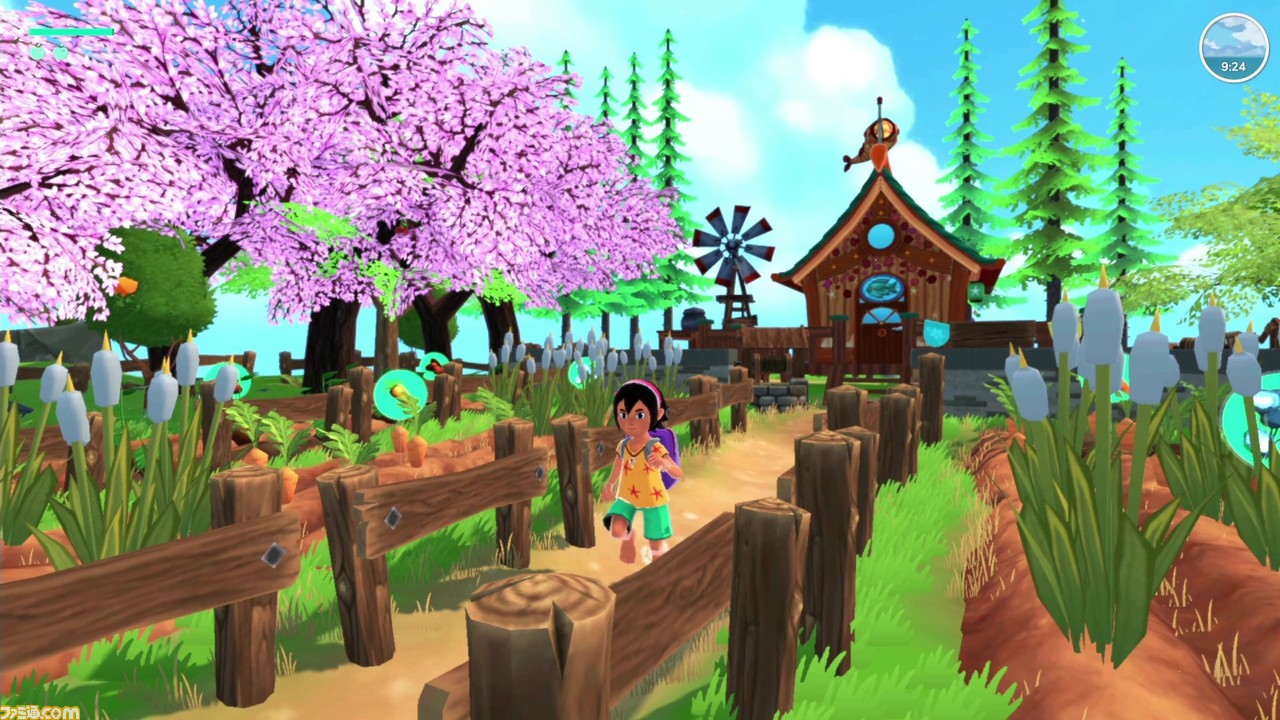Screen dimensions: 1280x720
Task: Click the red bird collectible bubble near the fence
Action: point(435,364)
